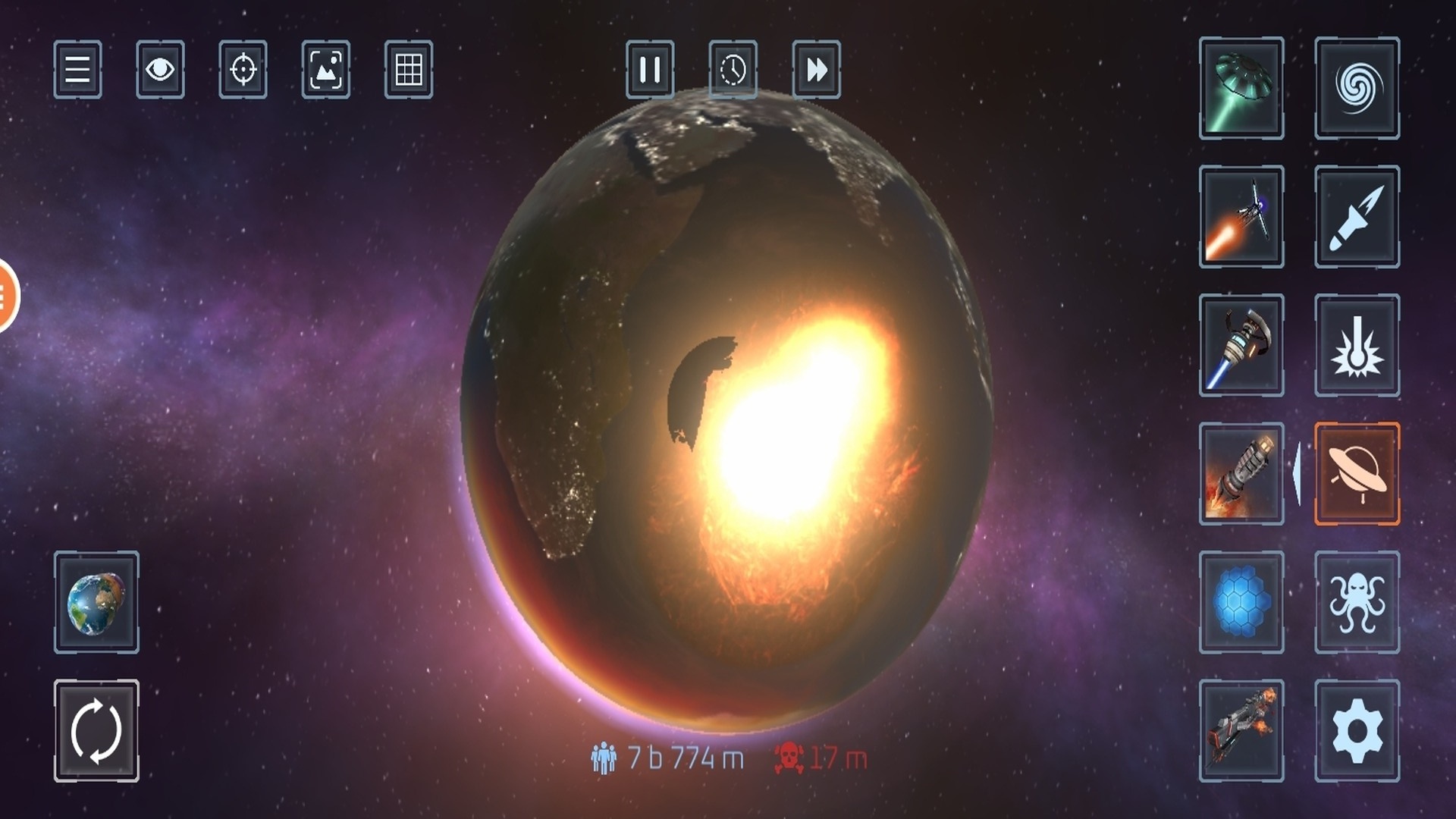1456x819 pixels.
Task: Take a screenshot with the photo button
Action: (x=326, y=70)
